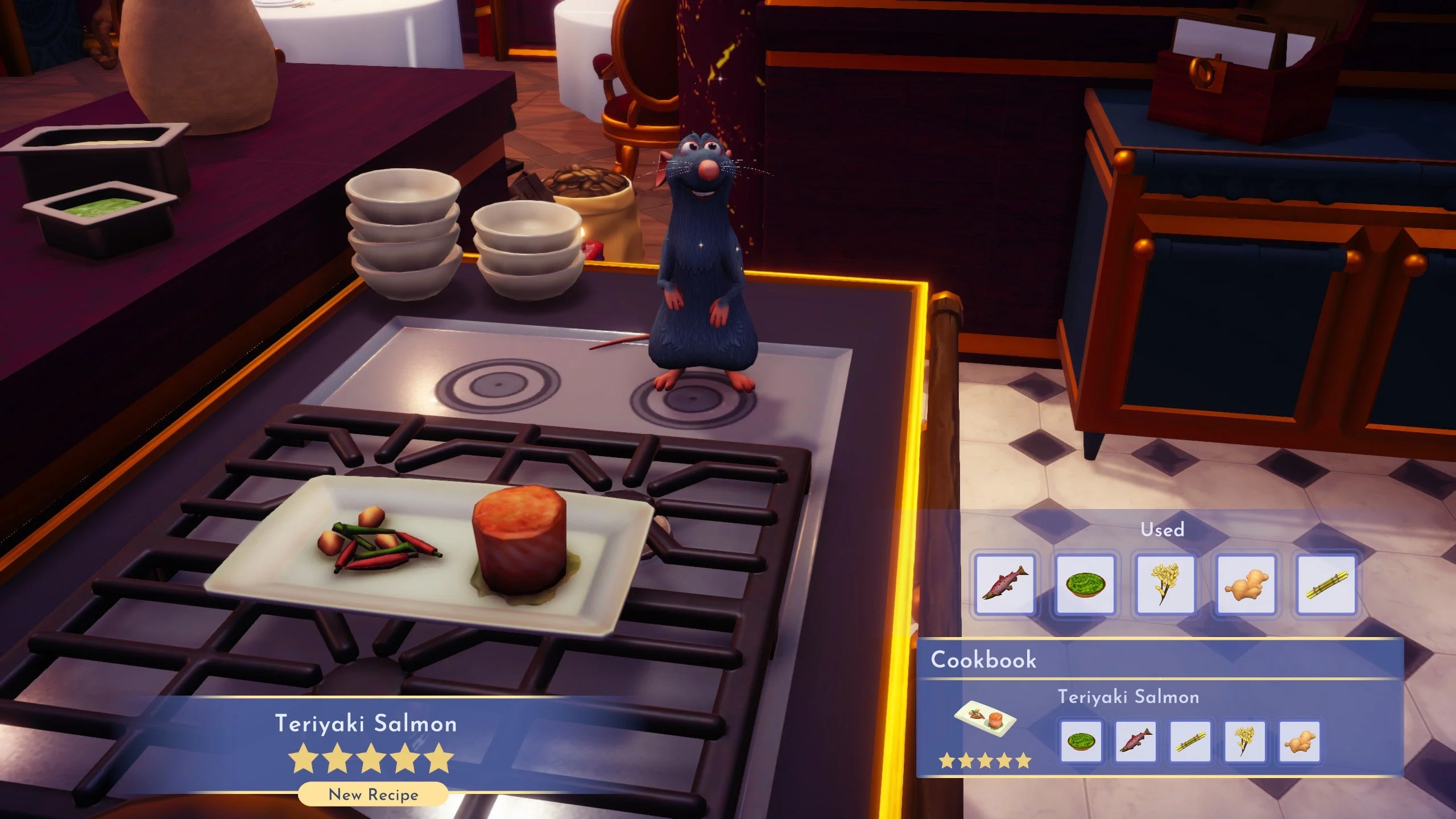Click the five-star rating under Teriyaki Salmon
Viewport: 1456px width, 819px height.
370,757
